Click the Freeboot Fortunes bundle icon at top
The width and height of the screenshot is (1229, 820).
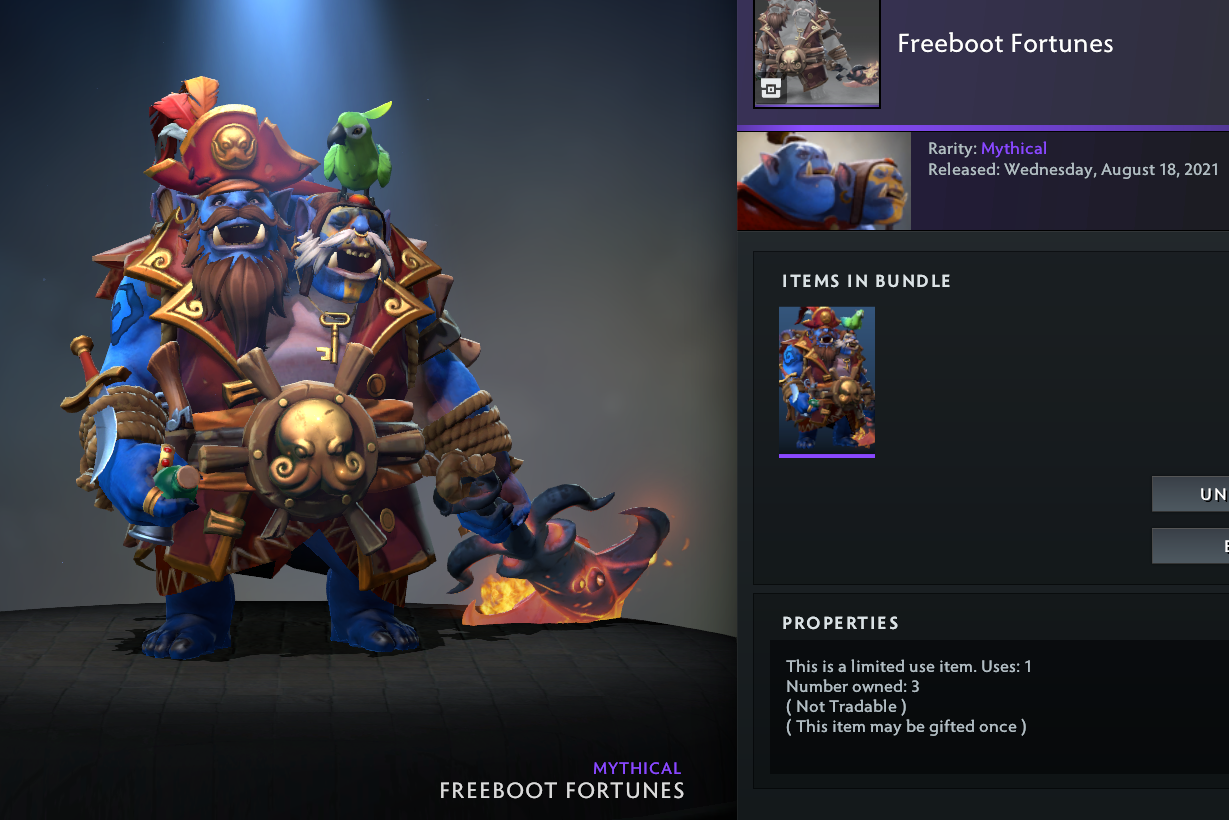click(x=816, y=53)
